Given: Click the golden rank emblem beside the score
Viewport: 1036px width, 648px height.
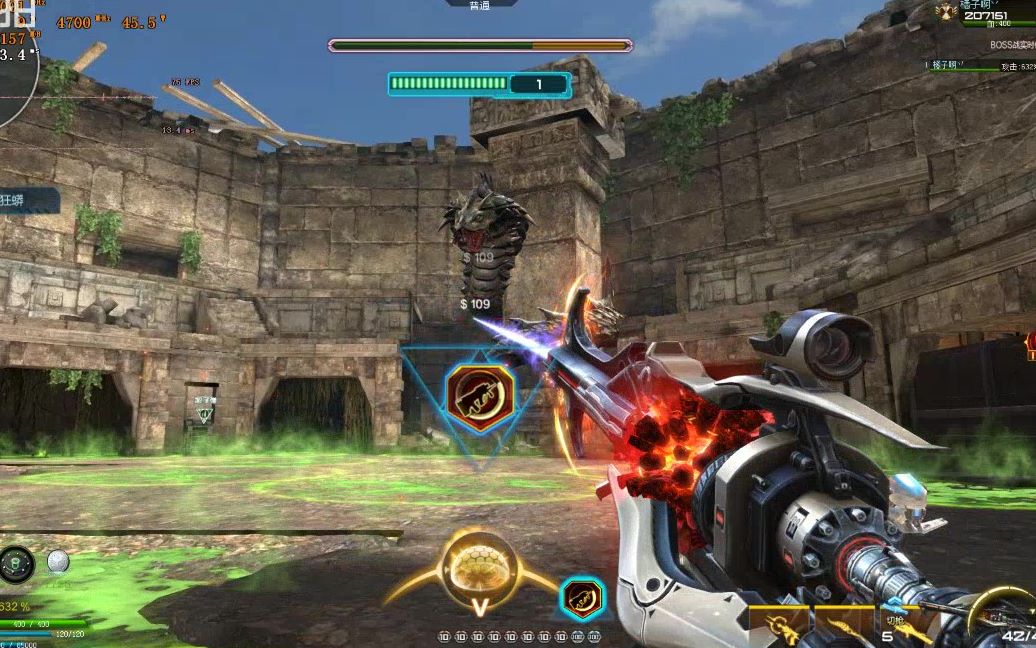Looking at the screenshot, I should (945, 12).
